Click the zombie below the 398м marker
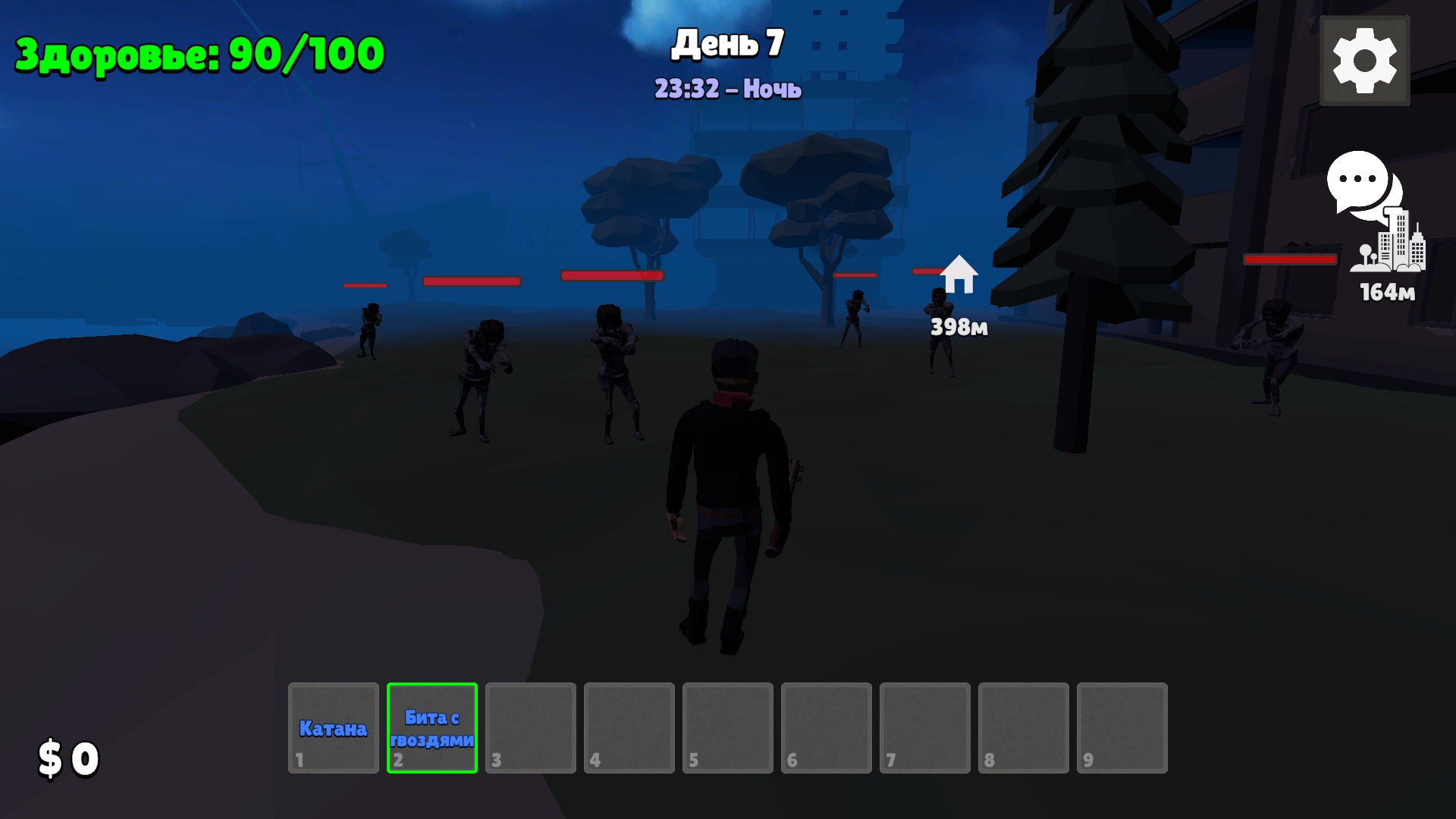This screenshot has width=1456, height=819. (x=940, y=334)
